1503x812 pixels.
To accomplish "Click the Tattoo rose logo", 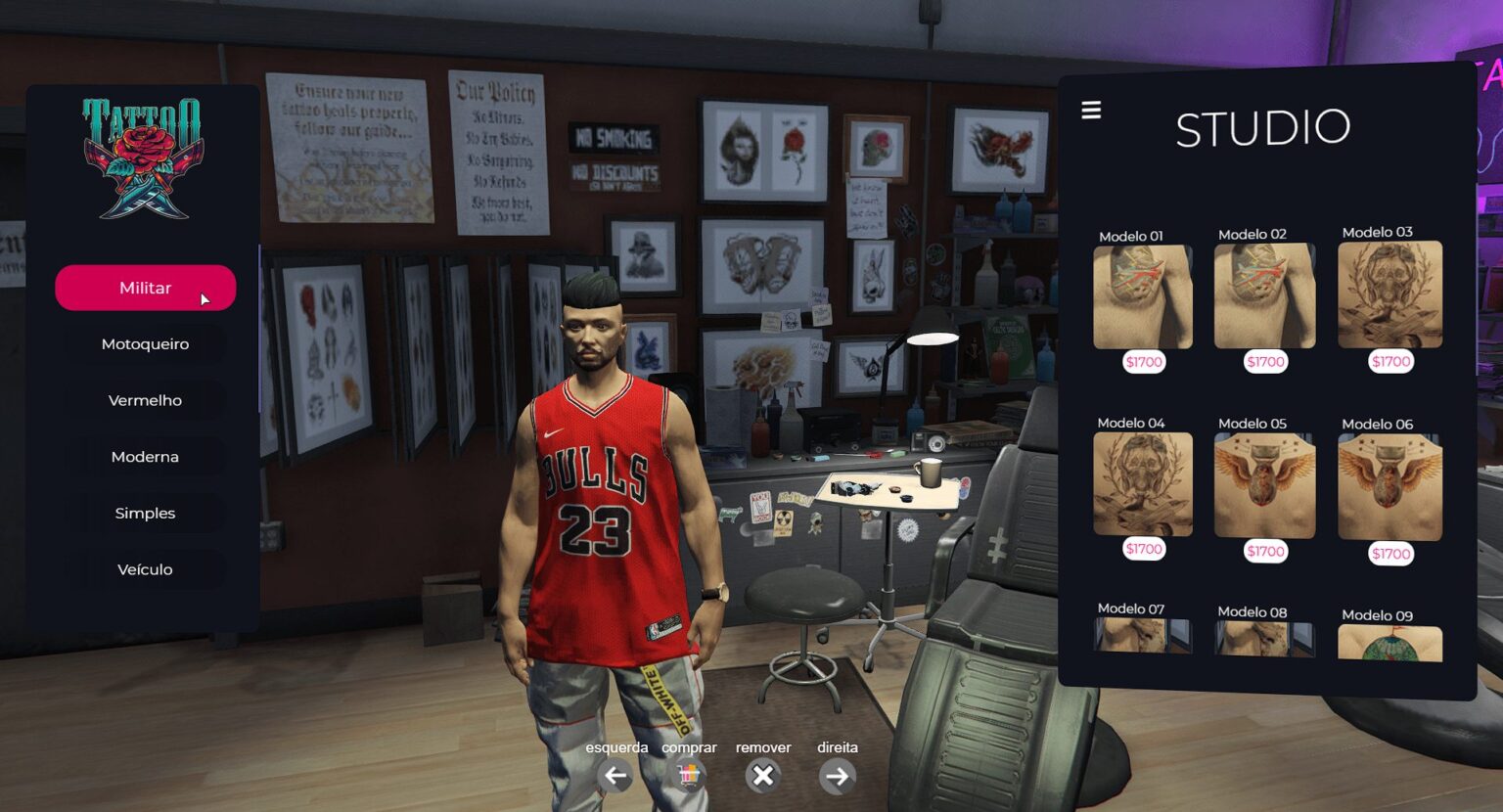I will (x=145, y=159).
